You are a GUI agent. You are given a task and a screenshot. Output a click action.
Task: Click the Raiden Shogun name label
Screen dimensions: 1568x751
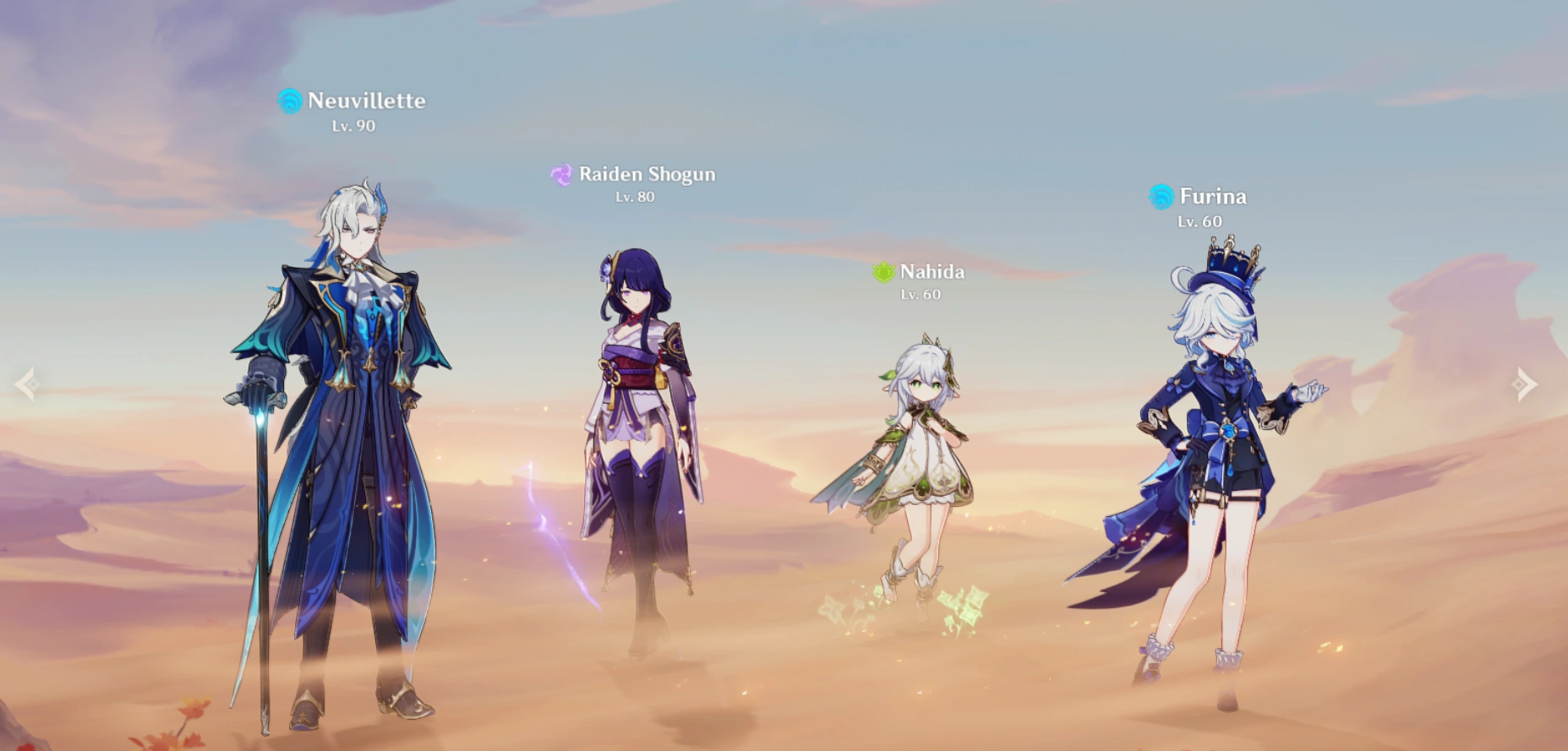(647, 174)
